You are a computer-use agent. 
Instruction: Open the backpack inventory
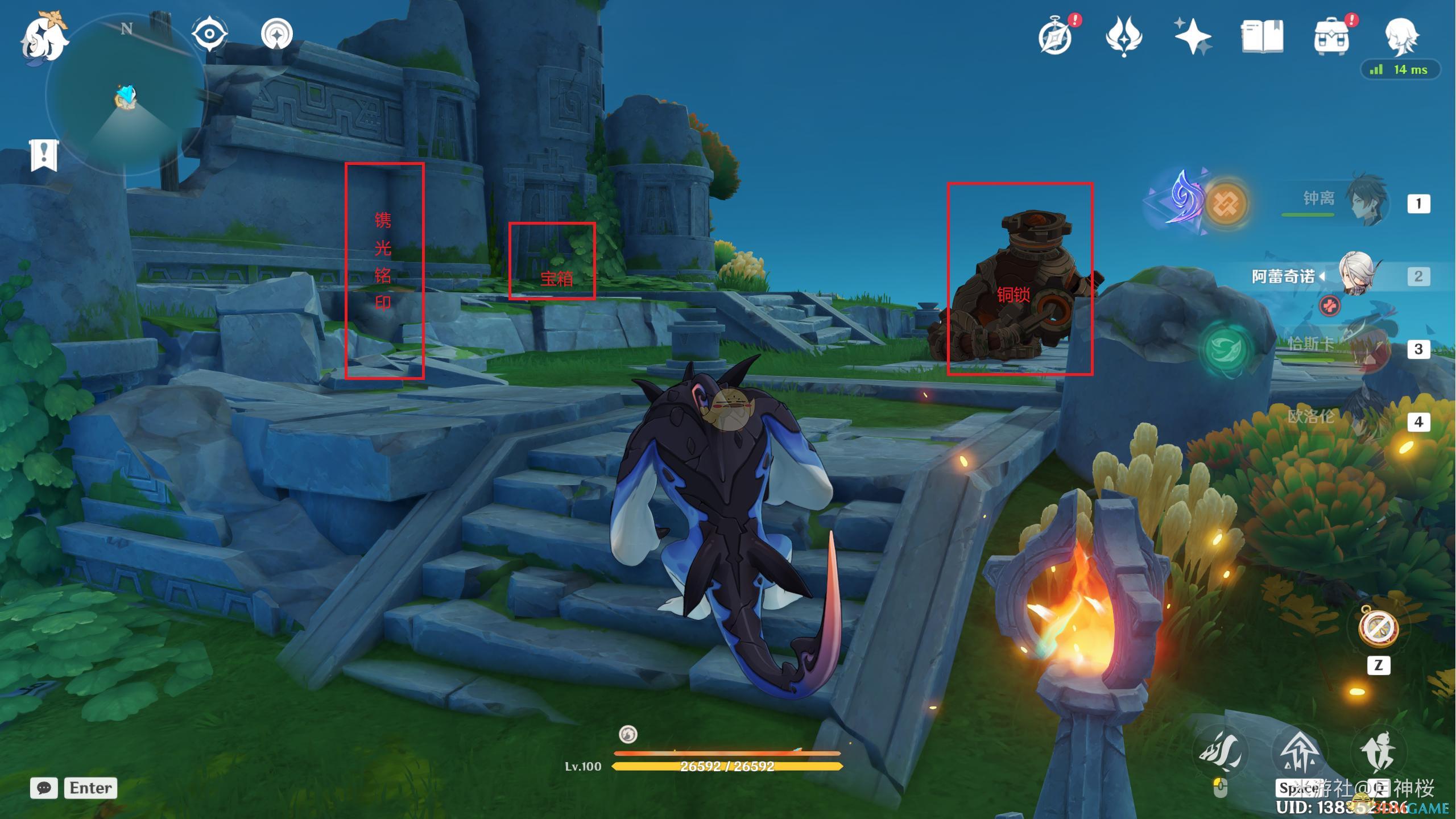pyautogui.click(x=1331, y=38)
